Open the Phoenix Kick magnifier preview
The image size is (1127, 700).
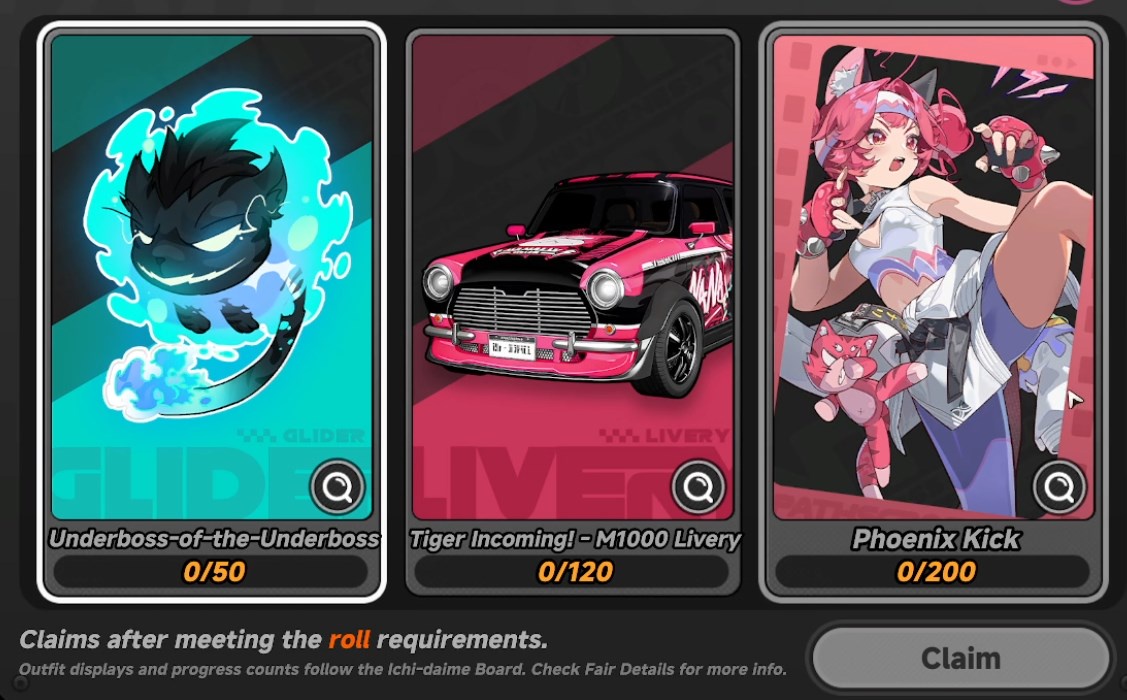coord(1058,487)
